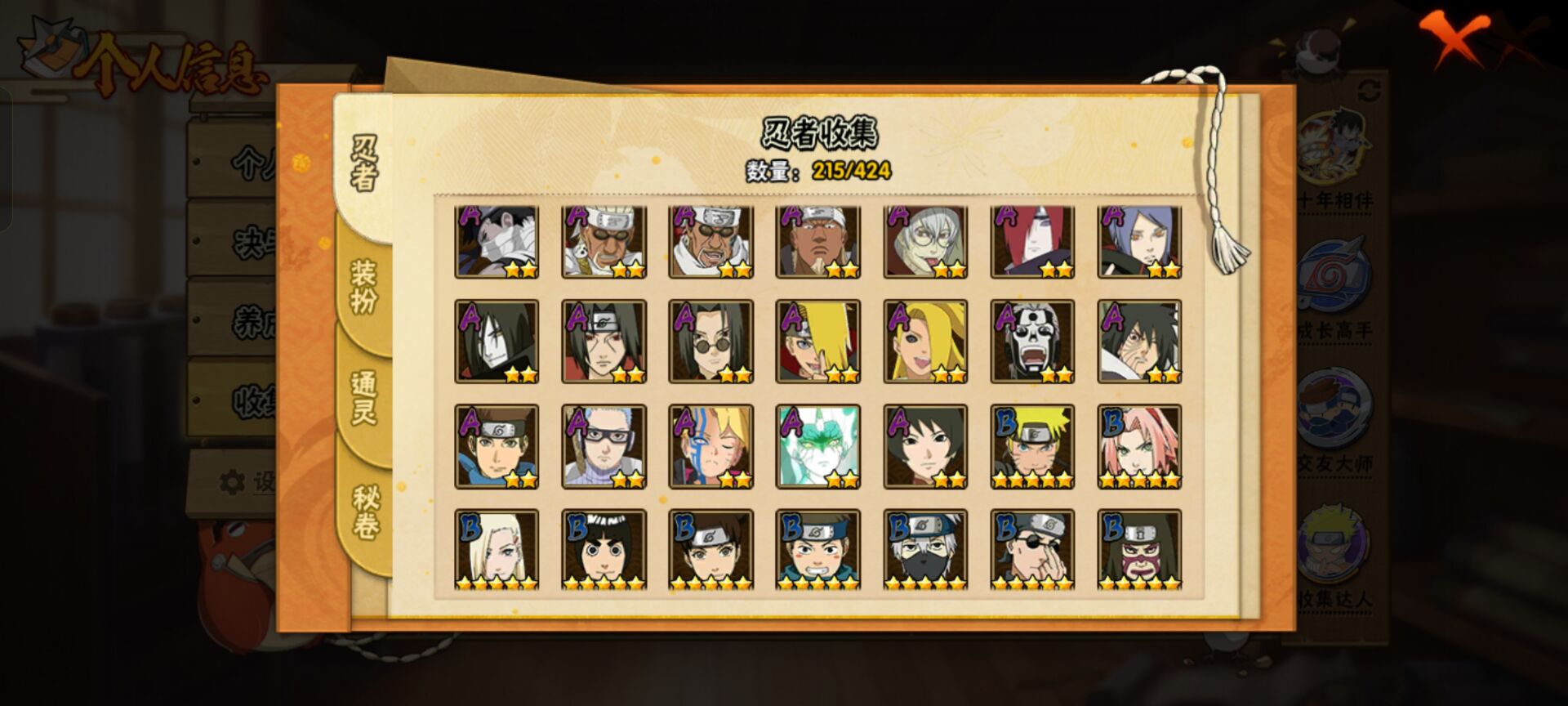Image resolution: width=1568 pixels, height=706 pixels.
Task: Select the Orochimaru ninja portrait
Action: (x=497, y=342)
